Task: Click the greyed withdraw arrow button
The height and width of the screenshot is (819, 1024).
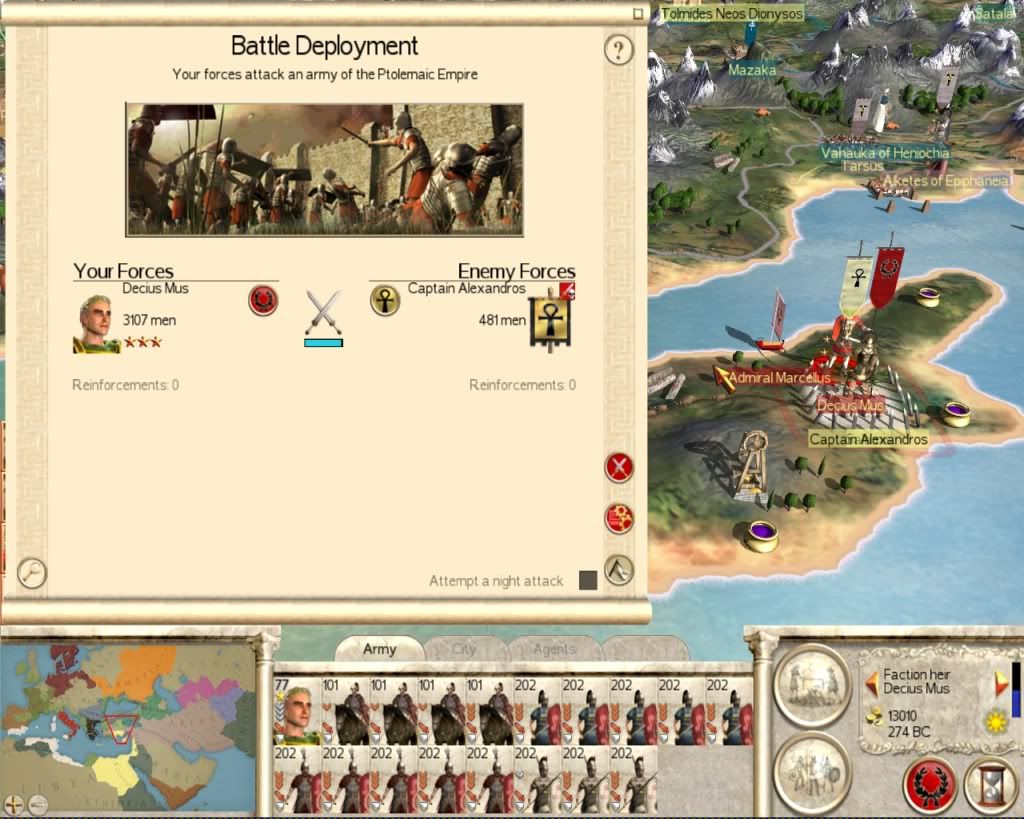Action: click(x=619, y=569)
